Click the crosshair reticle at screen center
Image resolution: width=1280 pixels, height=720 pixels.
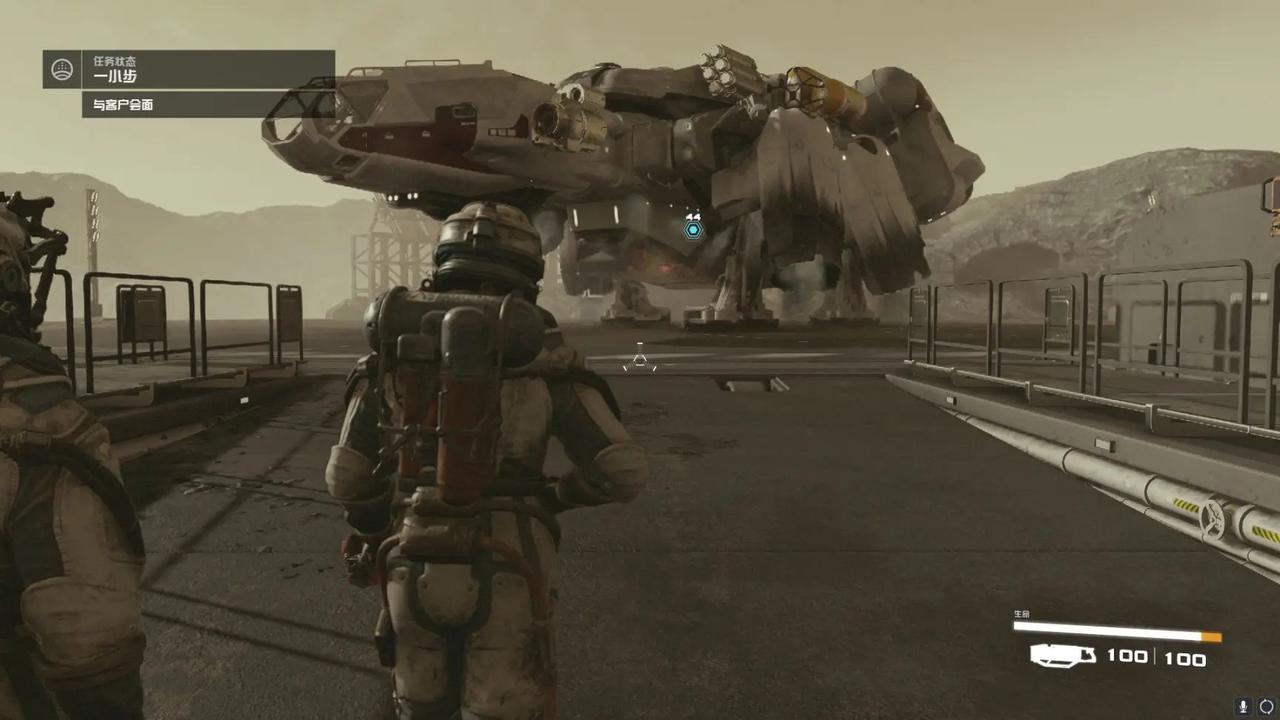pos(640,360)
